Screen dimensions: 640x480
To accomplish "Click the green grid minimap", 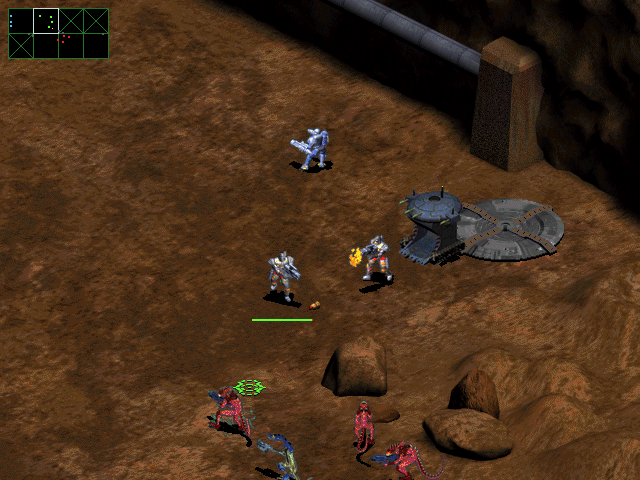I will click(58, 33).
